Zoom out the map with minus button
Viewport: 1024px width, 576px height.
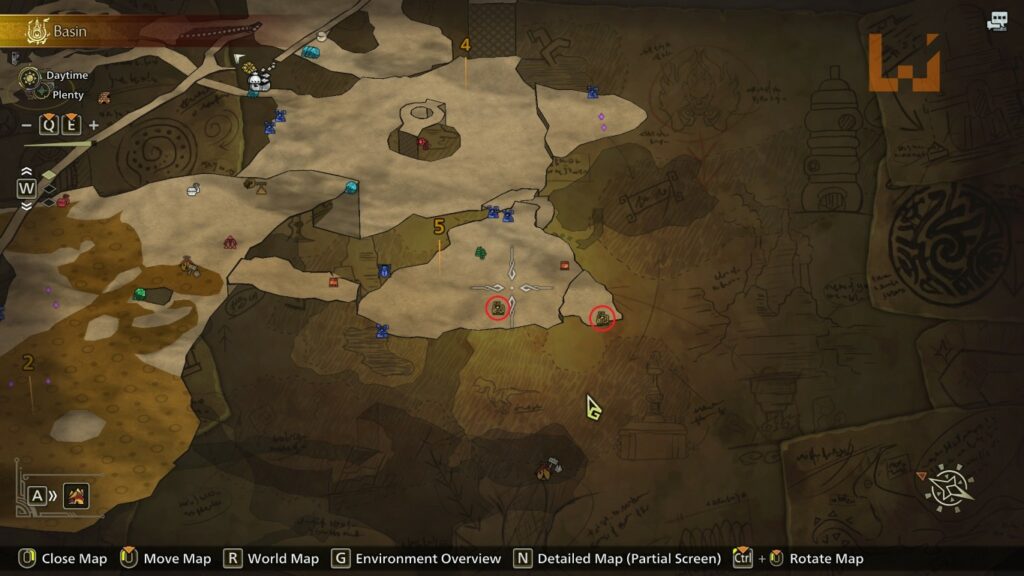click(26, 125)
